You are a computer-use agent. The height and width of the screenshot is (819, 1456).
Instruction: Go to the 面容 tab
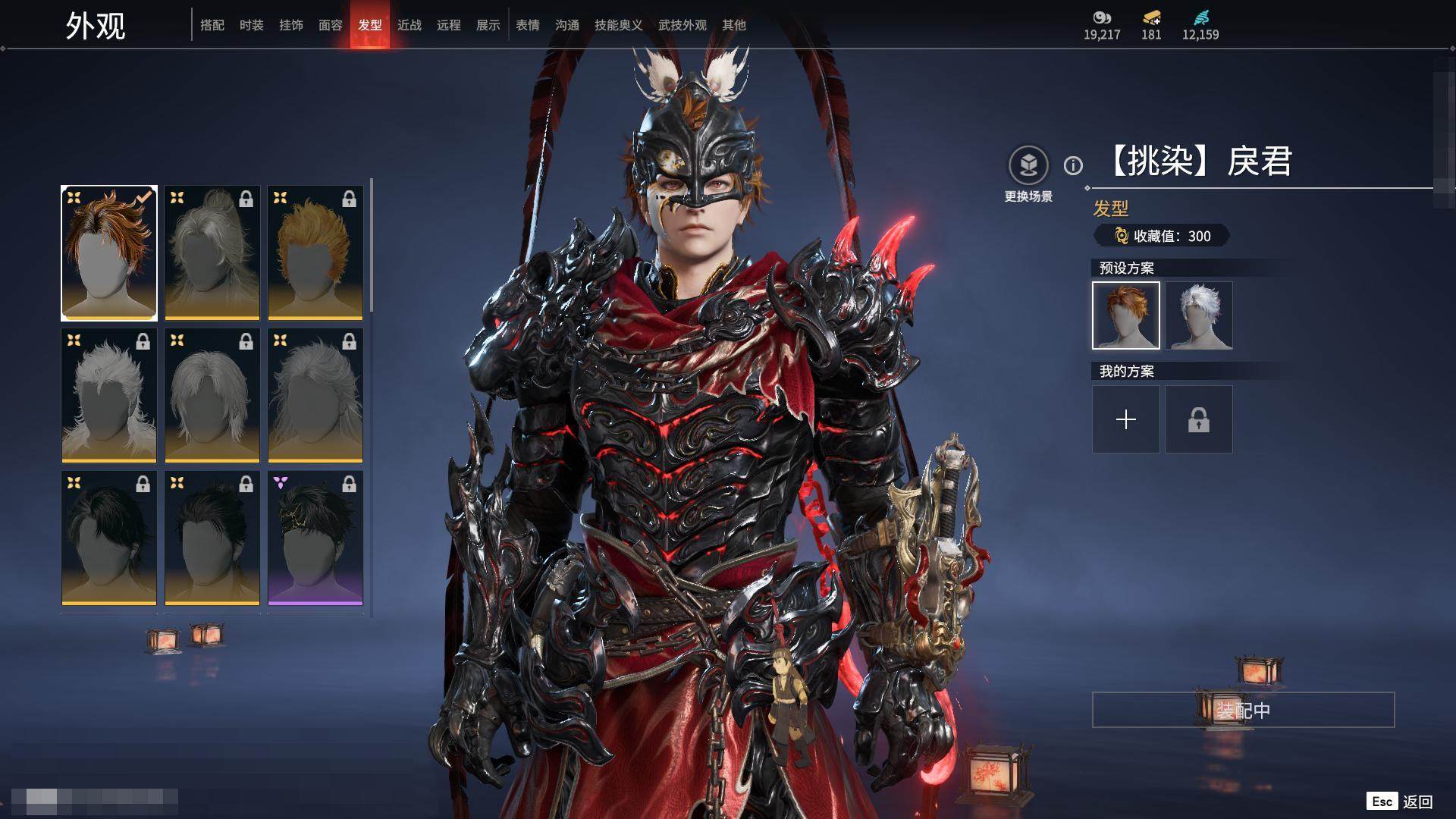coord(330,25)
